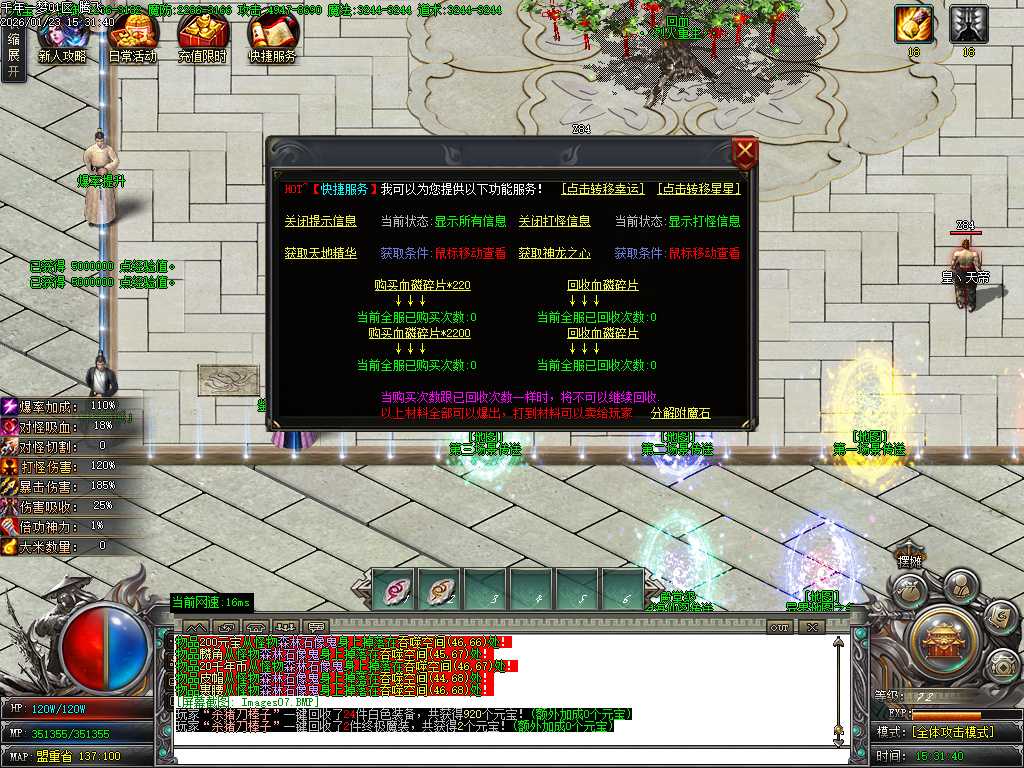Viewport: 1024px width, 768px height.
Task: Close the chat panel with X button
Action: pyautogui.click(x=811, y=627)
